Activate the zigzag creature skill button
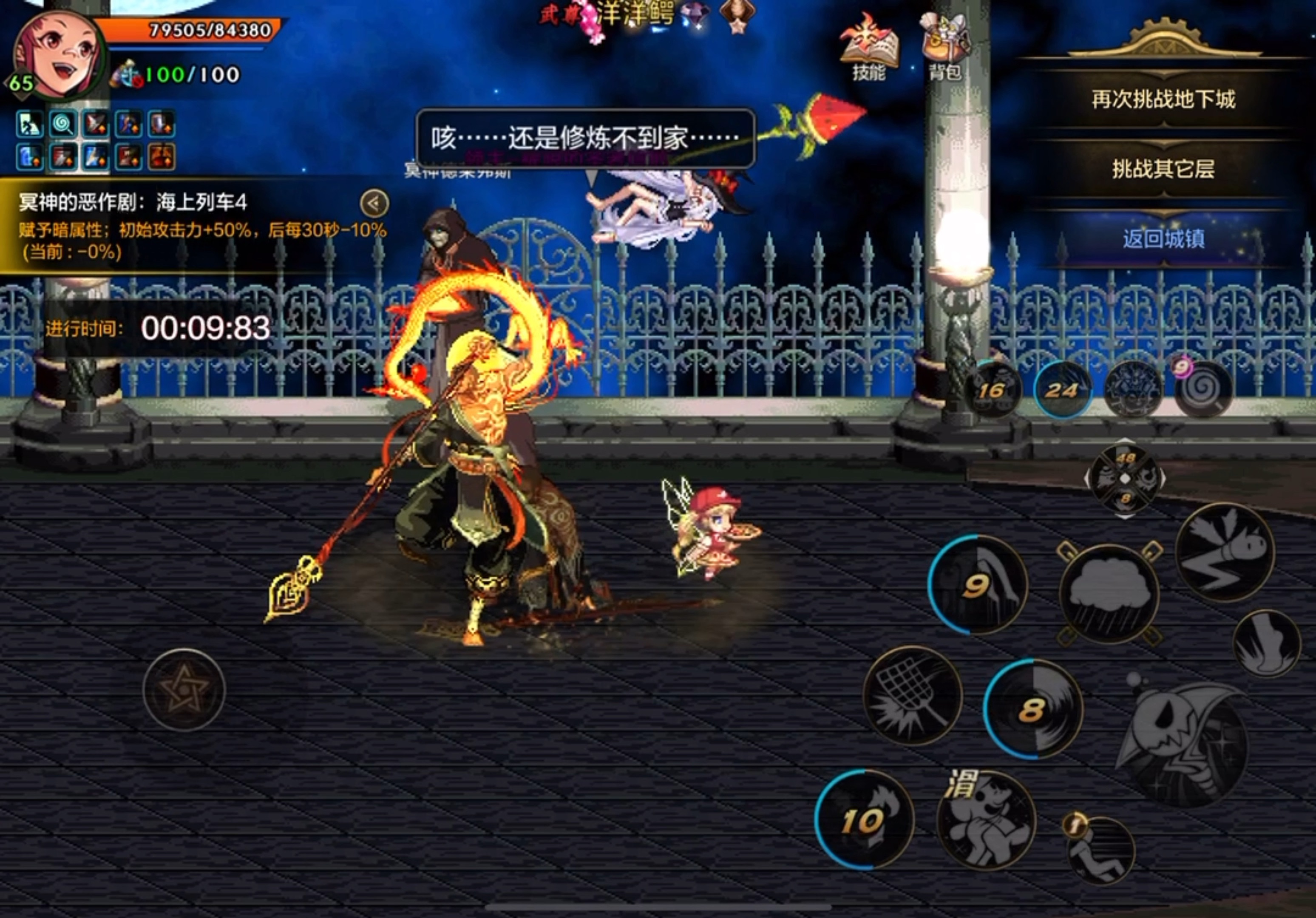1316x918 pixels. (x=1225, y=552)
